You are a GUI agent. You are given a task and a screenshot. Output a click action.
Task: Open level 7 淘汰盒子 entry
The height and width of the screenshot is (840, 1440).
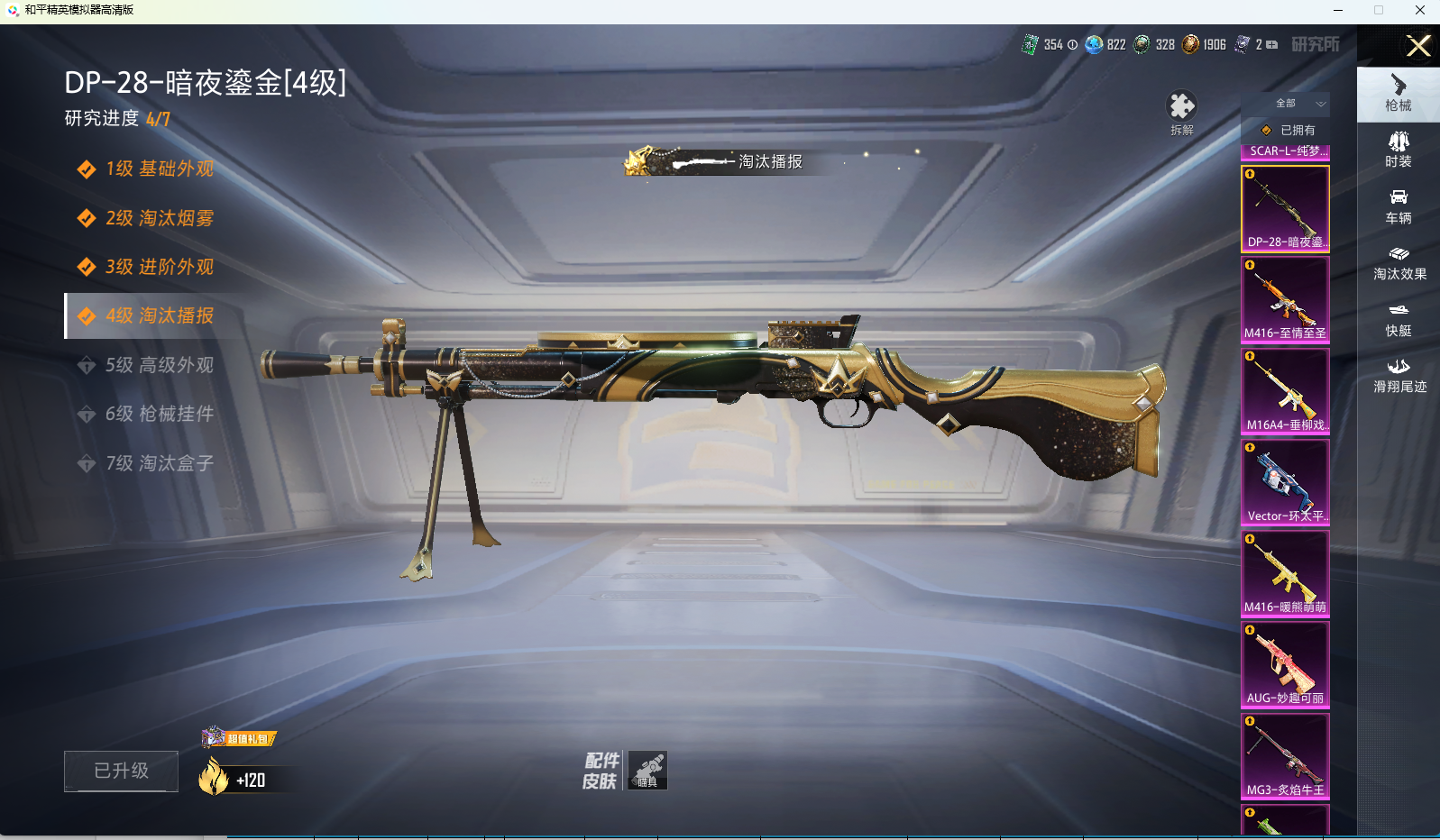click(159, 463)
